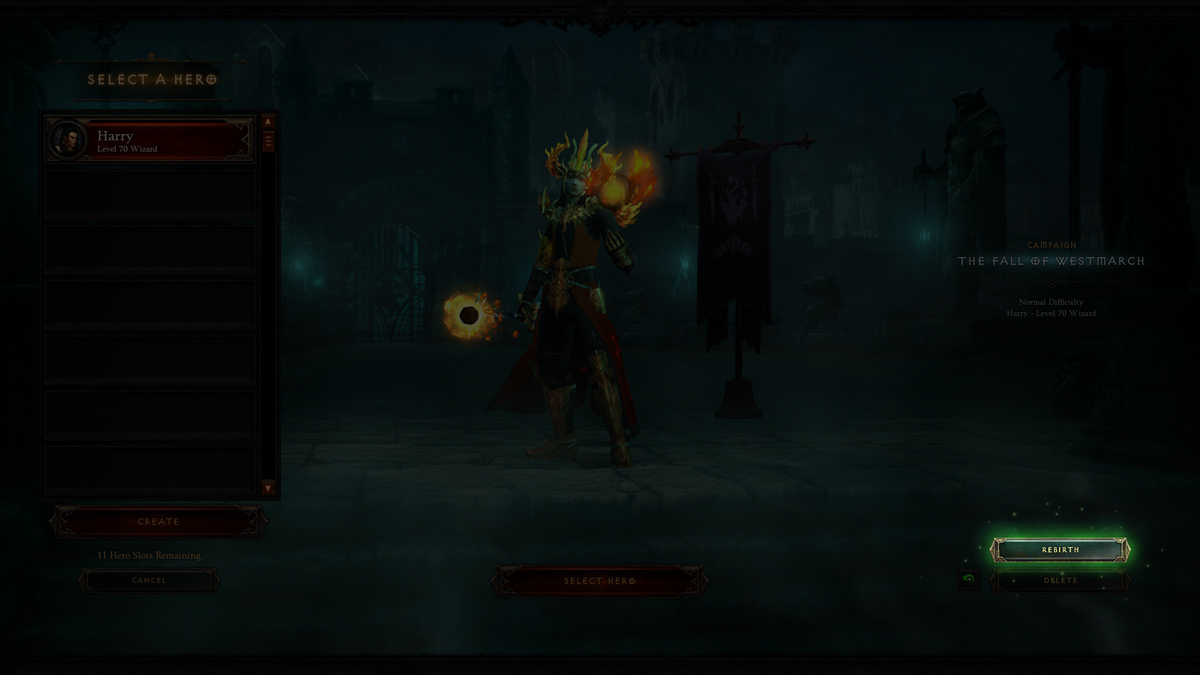Create a new hero
Image resolution: width=1200 pixels, height=675 pixels.
point(158,521)
